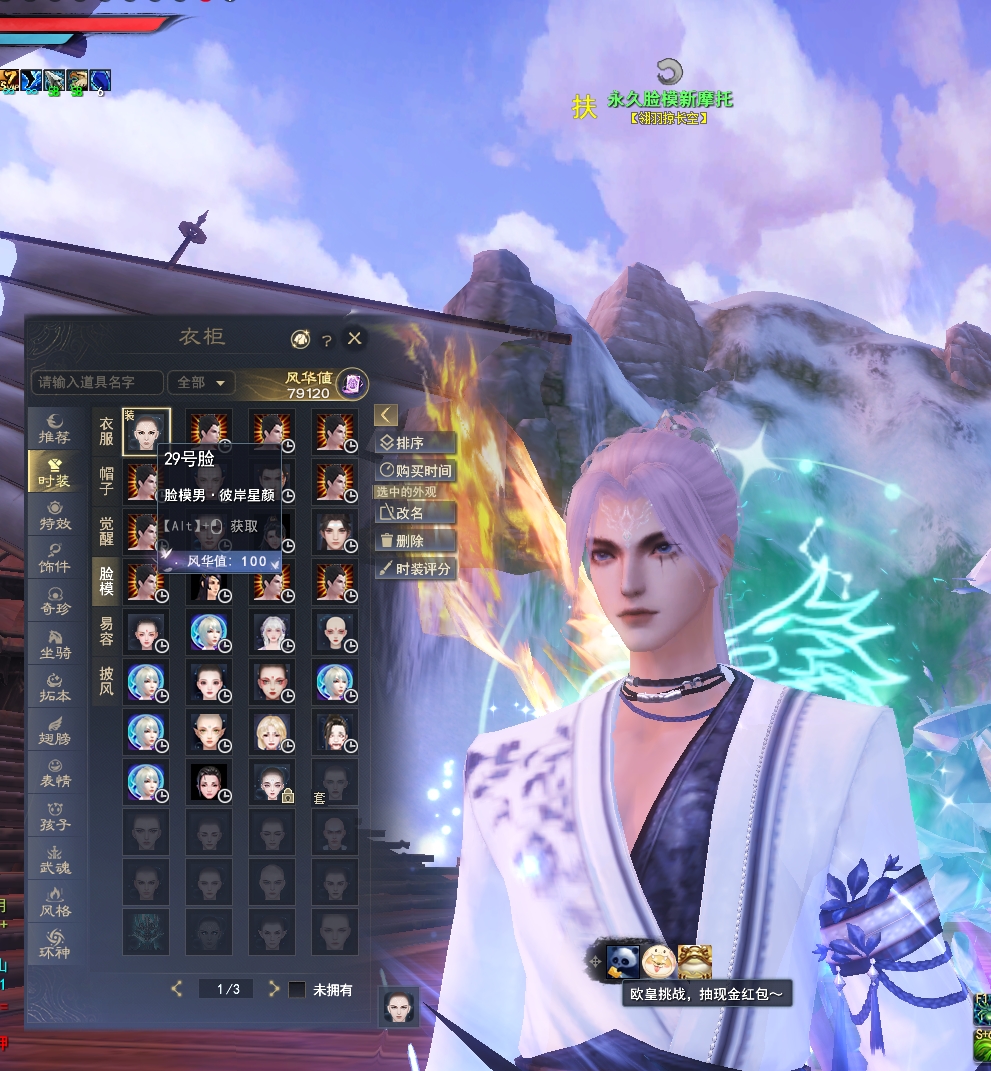This screenshot has height=1071, width=991.
Task: Select the 披风 cloak sub-tab
Action: pyautogui.click(x=106, y=681)
